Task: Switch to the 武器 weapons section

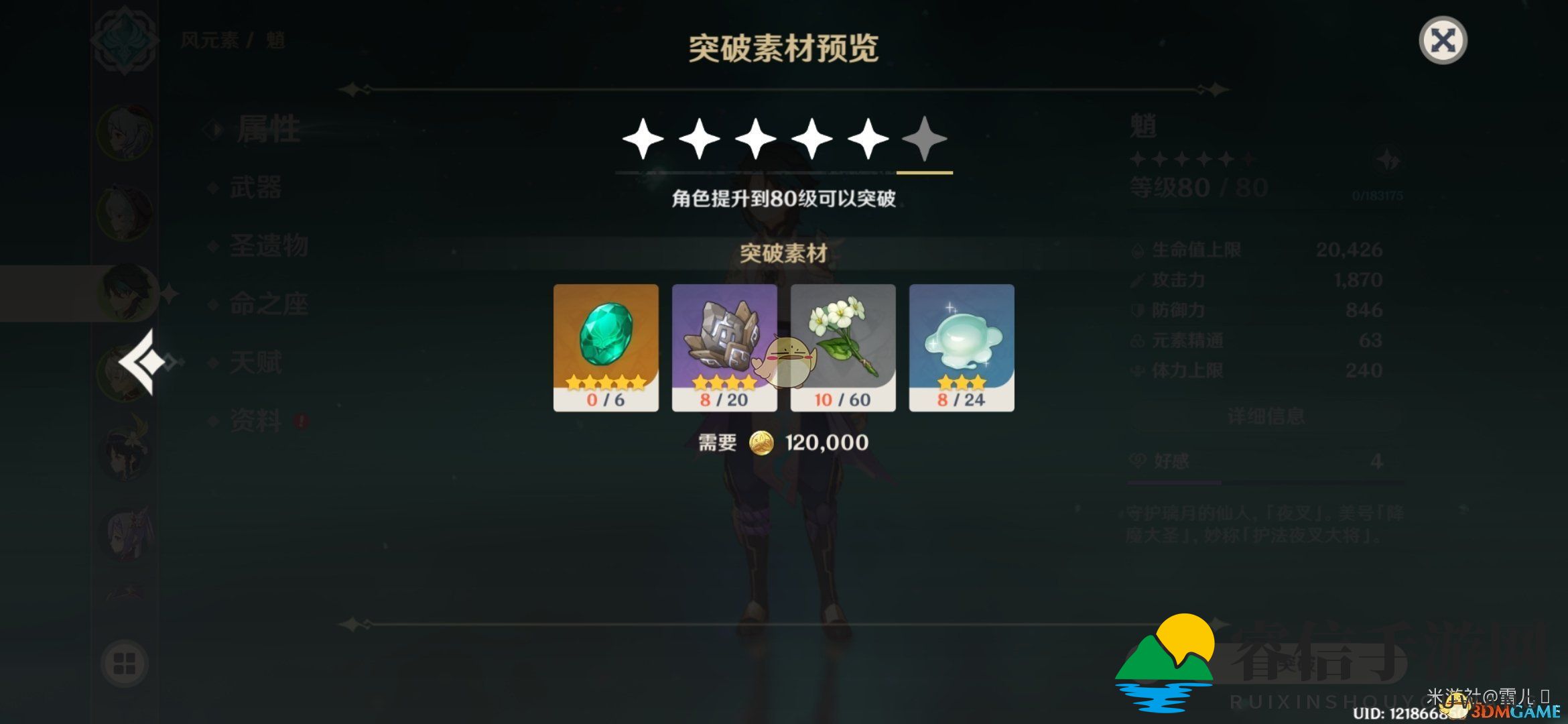Action: 258,188
